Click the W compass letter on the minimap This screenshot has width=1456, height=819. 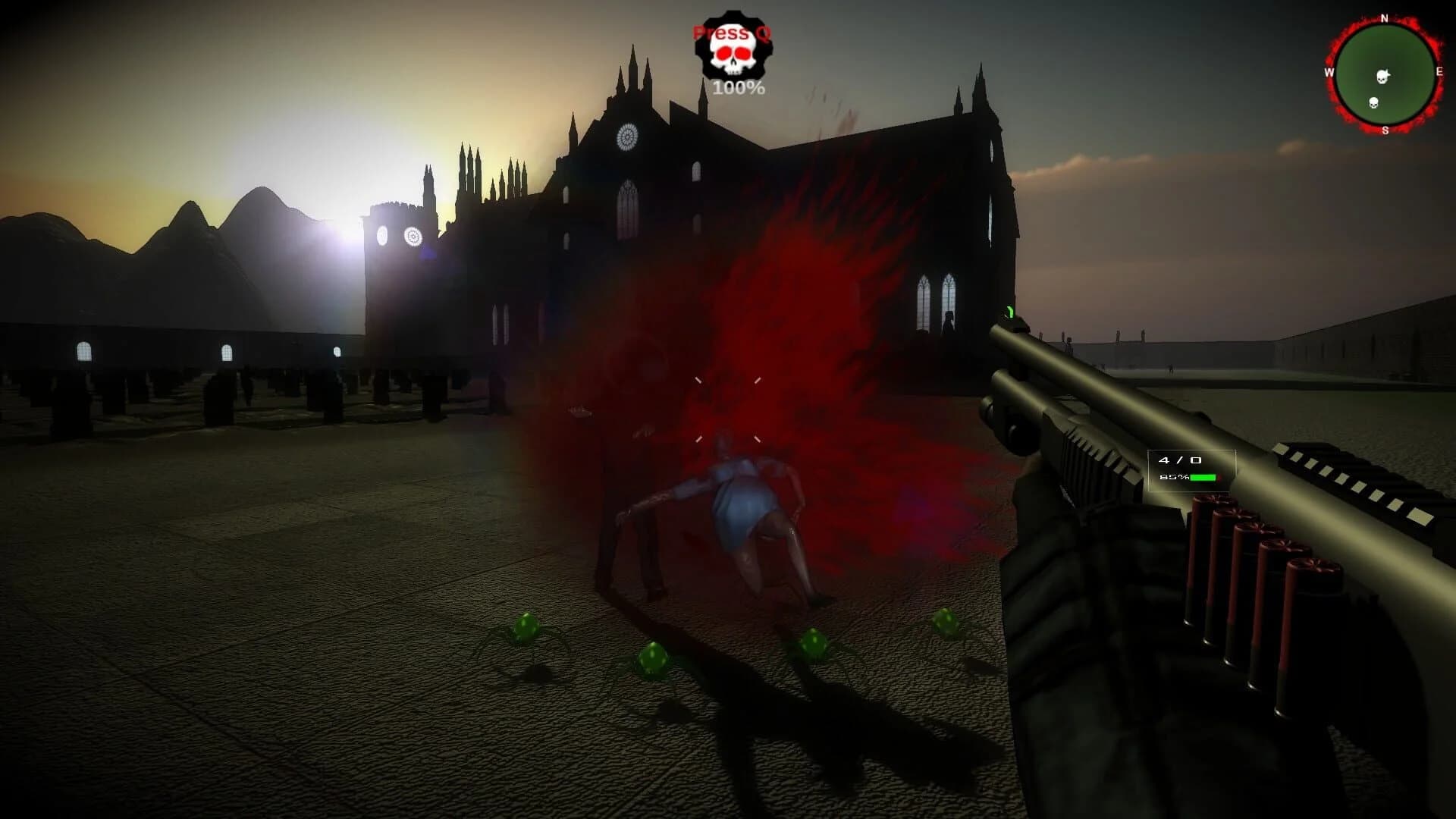1329,73
